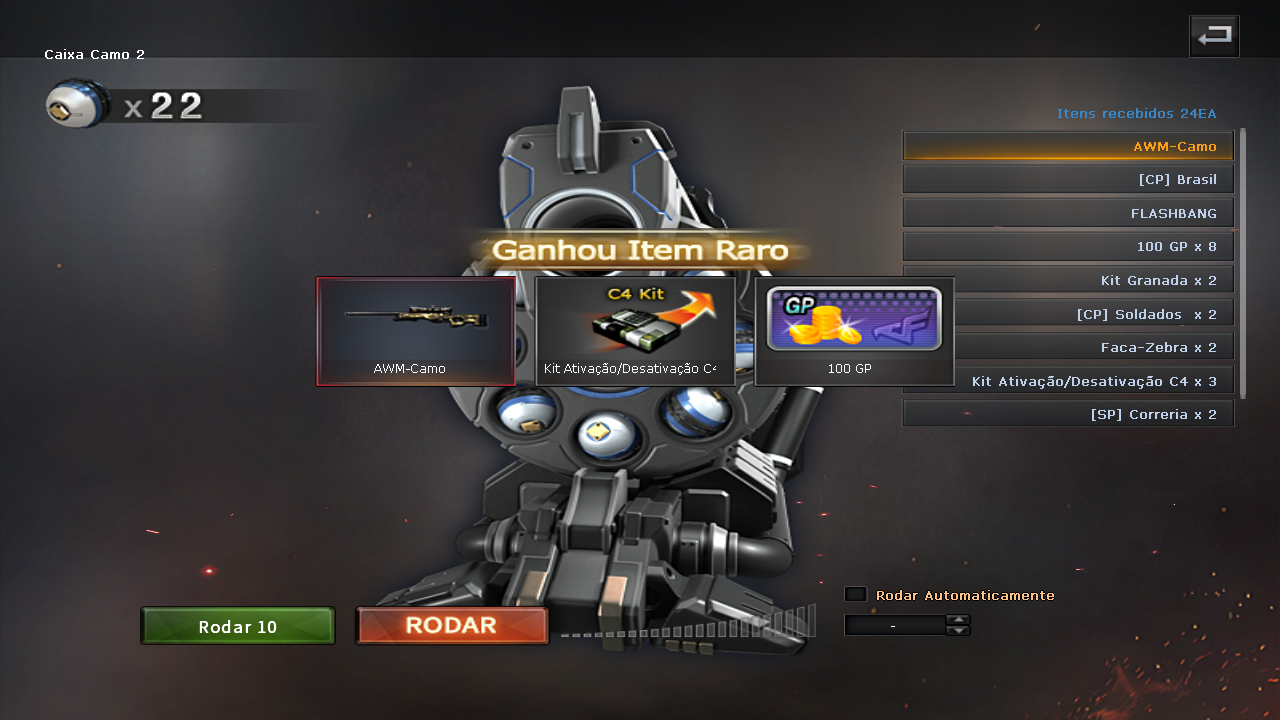Spin ten times with Rodar 10
The width and height of the screenshot is (1280, 720).
coord(238,627)
